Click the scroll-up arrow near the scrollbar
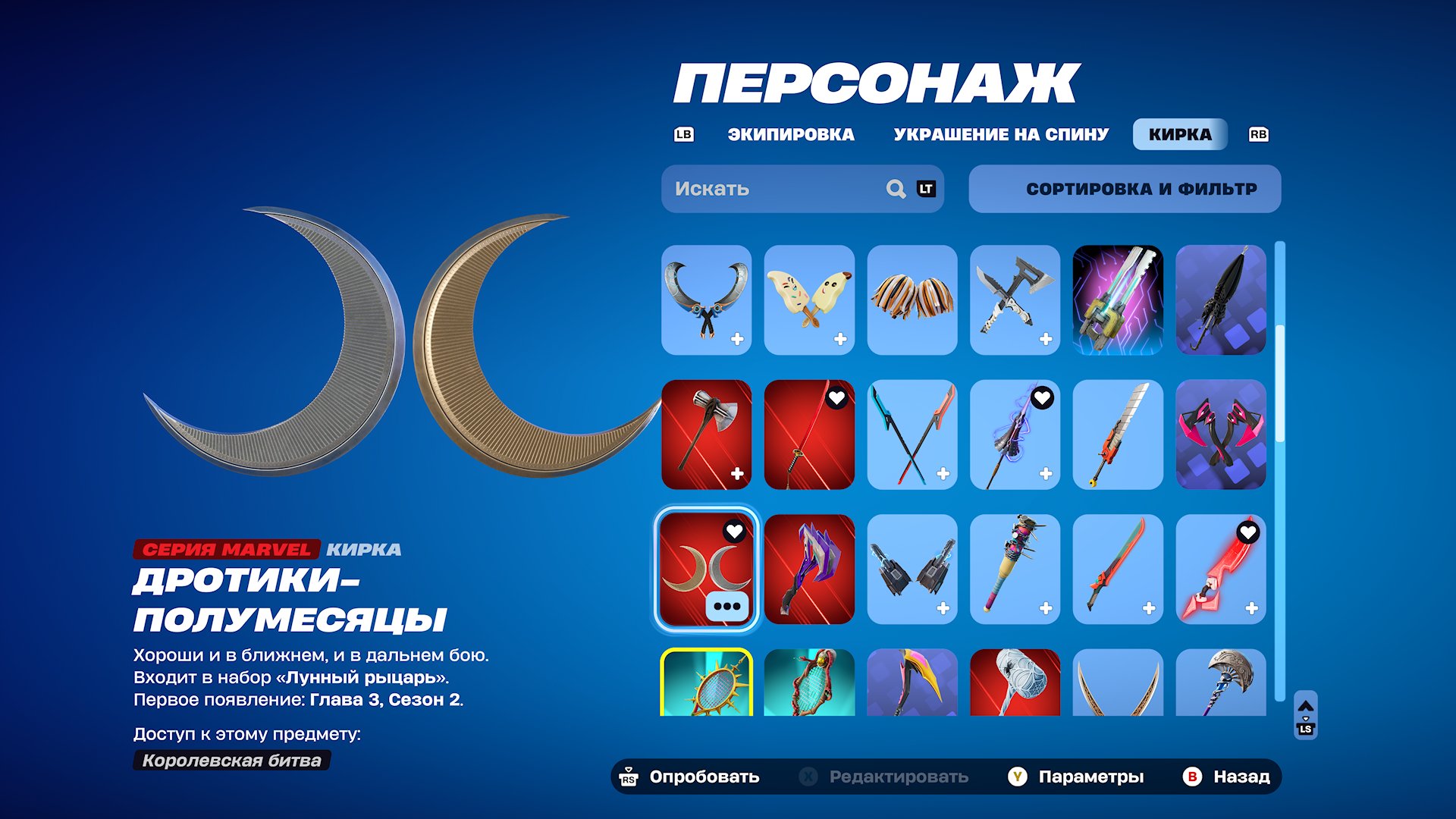 (1306, 705)
